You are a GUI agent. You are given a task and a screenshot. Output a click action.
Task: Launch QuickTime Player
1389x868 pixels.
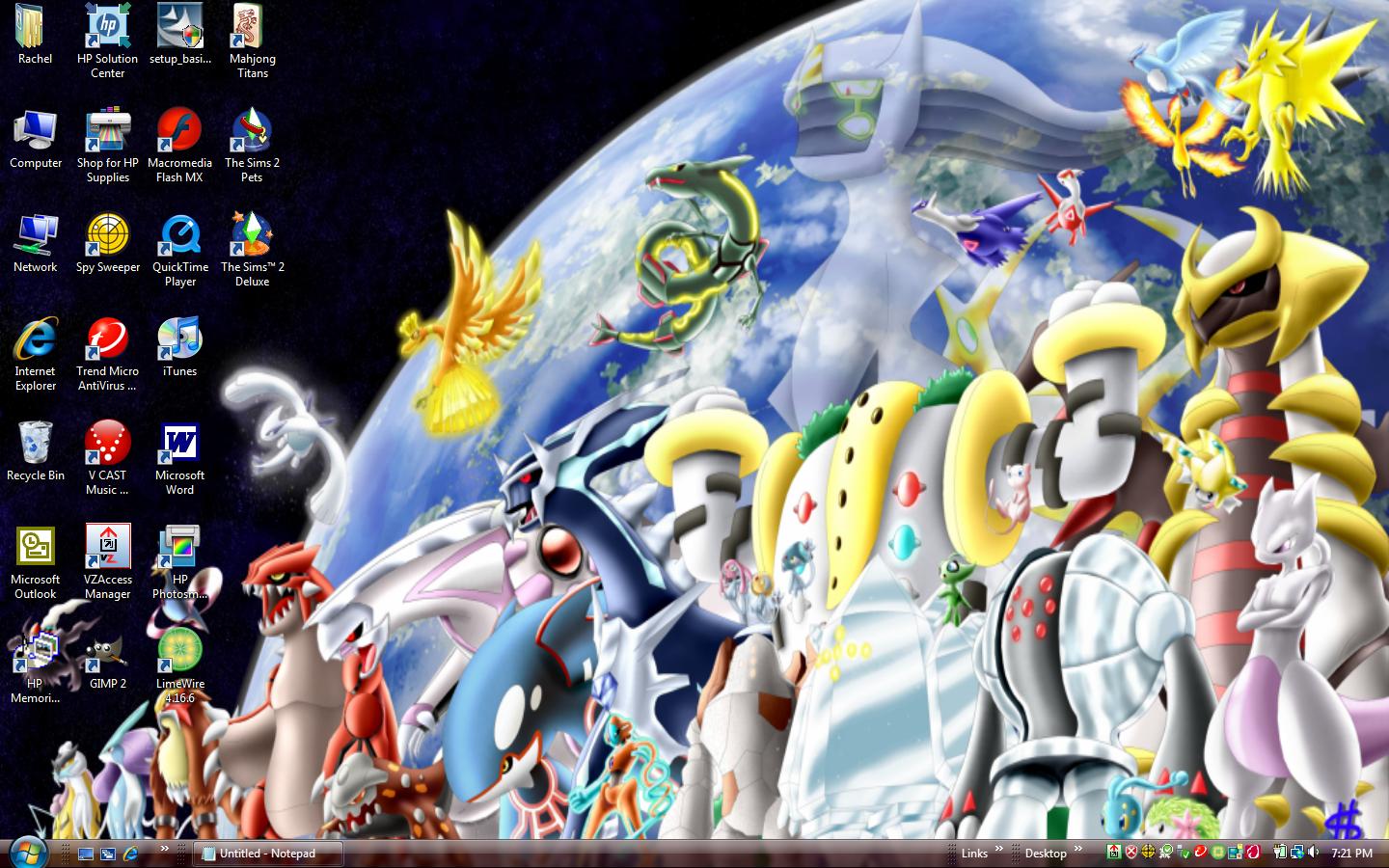(179, 234)
